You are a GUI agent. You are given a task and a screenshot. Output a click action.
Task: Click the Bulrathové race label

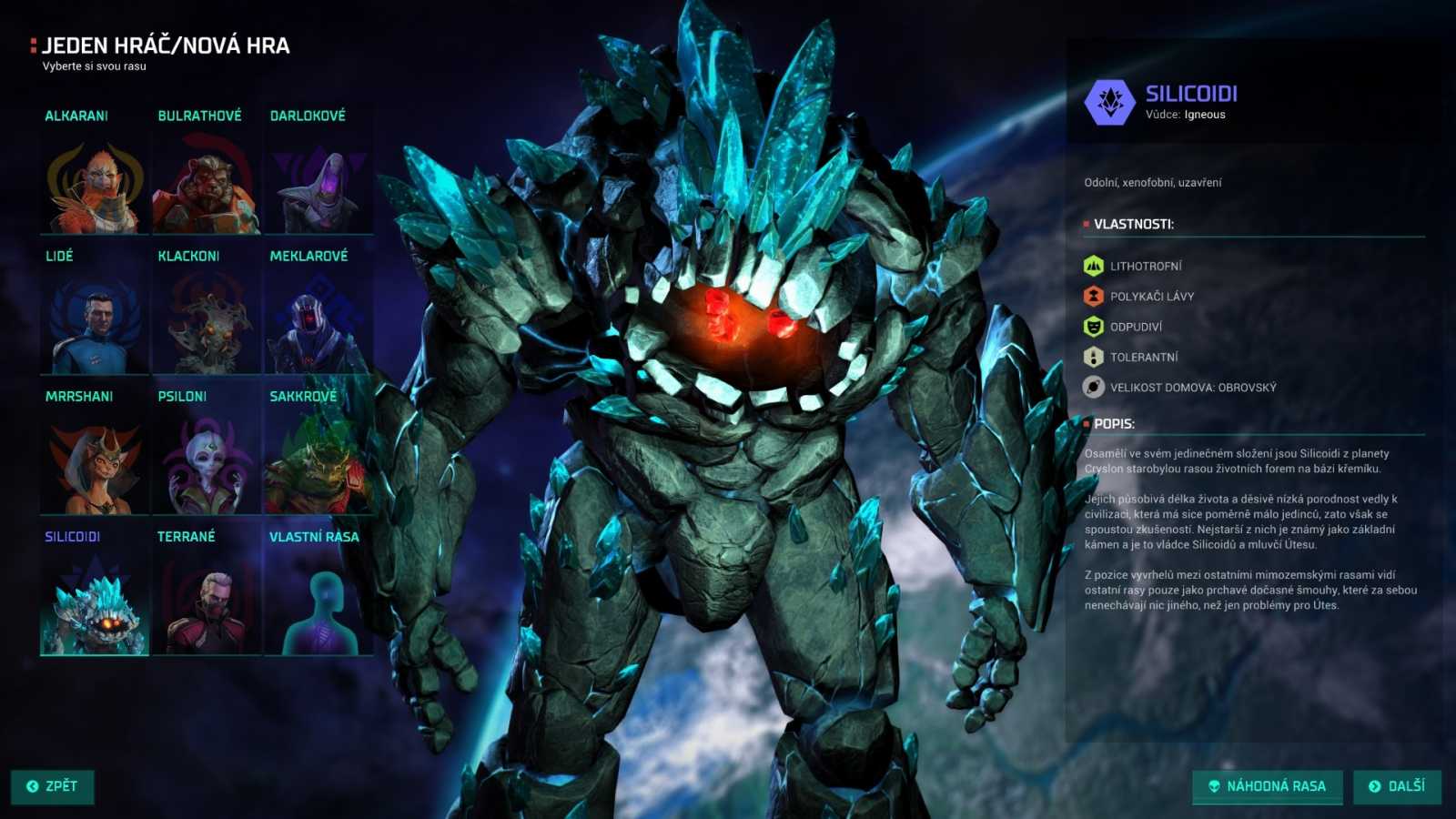[x=197, y=116]
